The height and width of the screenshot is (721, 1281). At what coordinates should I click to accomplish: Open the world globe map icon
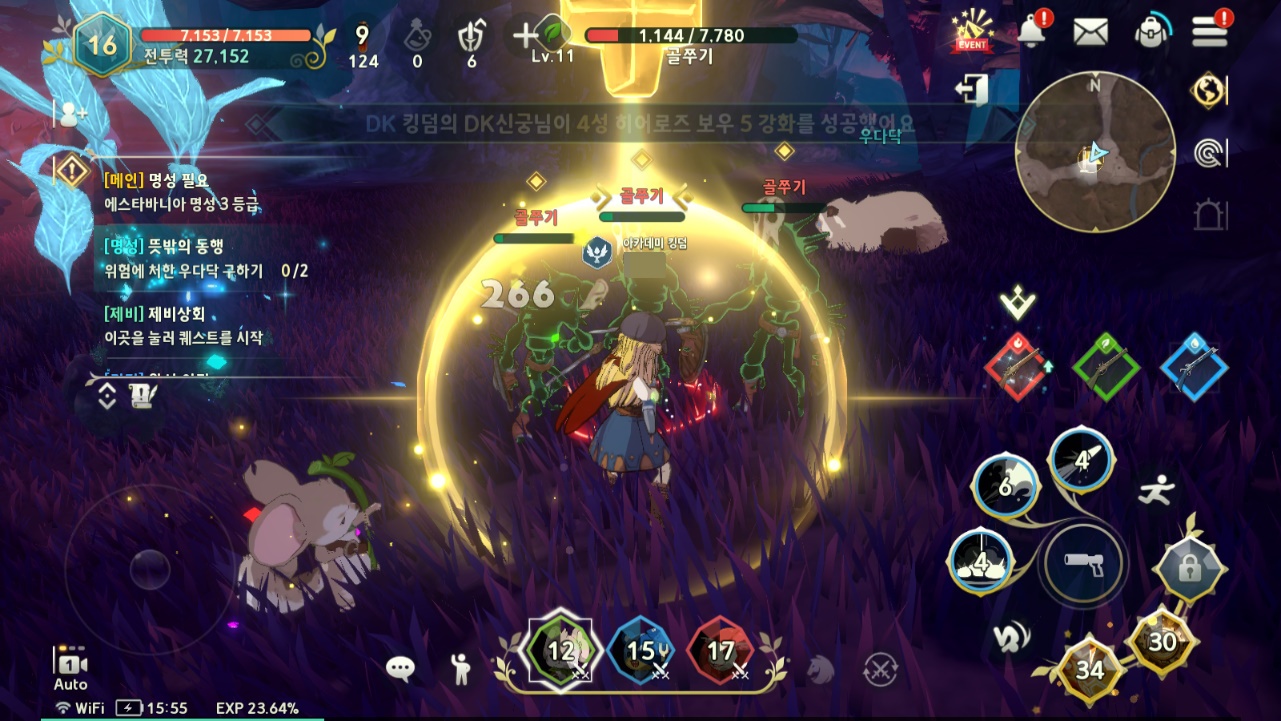click(x=1209, y=91)
